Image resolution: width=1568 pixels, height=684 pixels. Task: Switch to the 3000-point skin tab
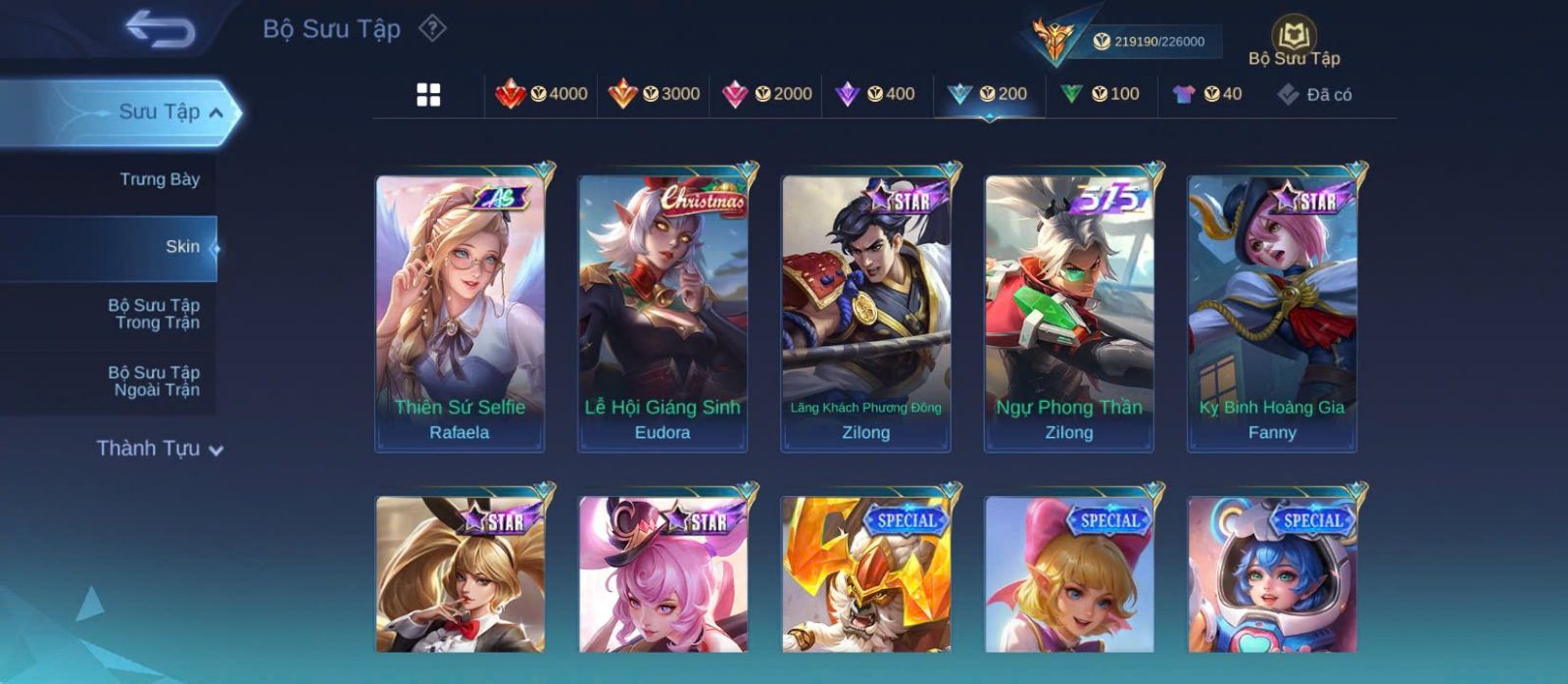[654, 94]
